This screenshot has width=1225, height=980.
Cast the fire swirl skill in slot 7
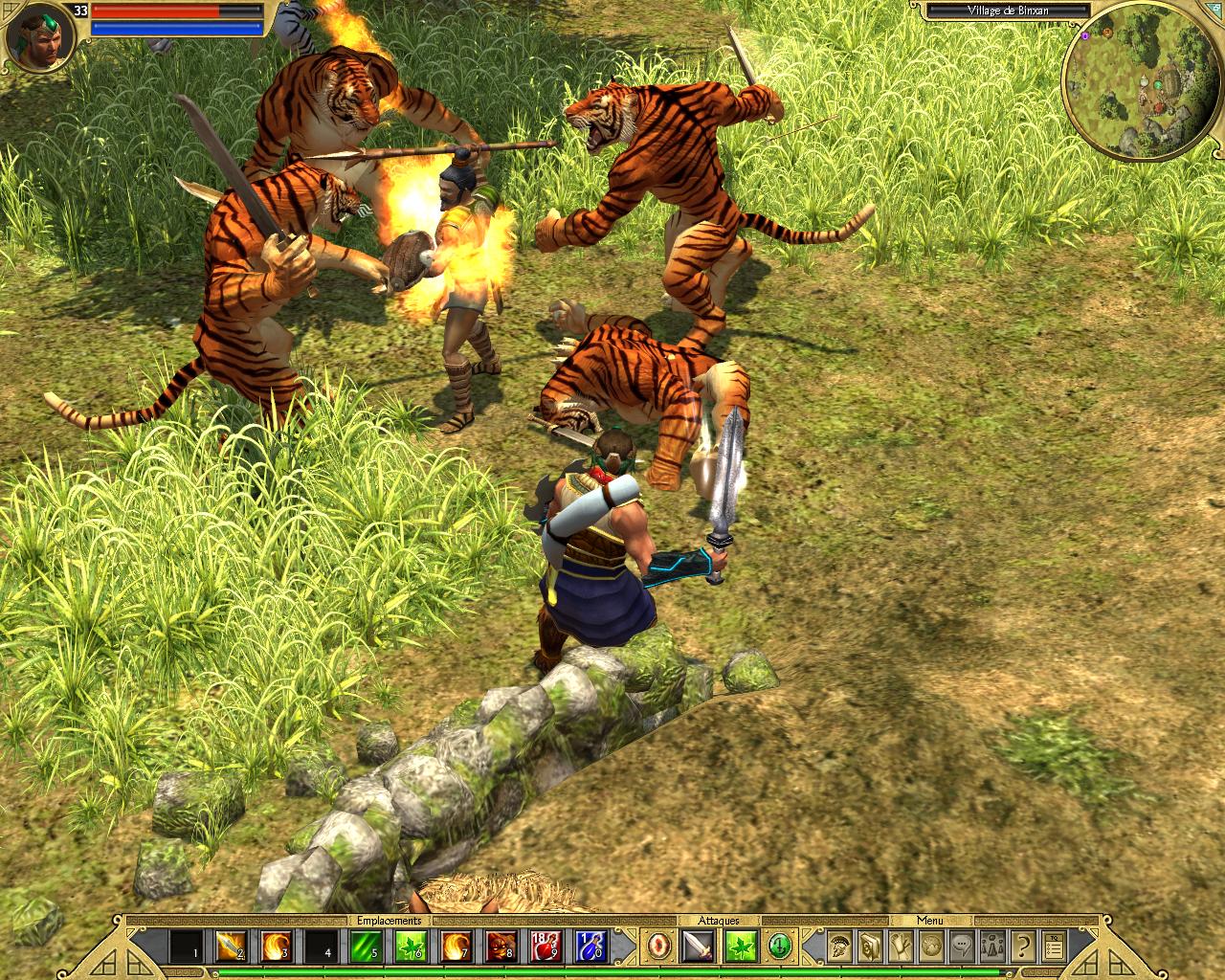[x=456, y=946]
